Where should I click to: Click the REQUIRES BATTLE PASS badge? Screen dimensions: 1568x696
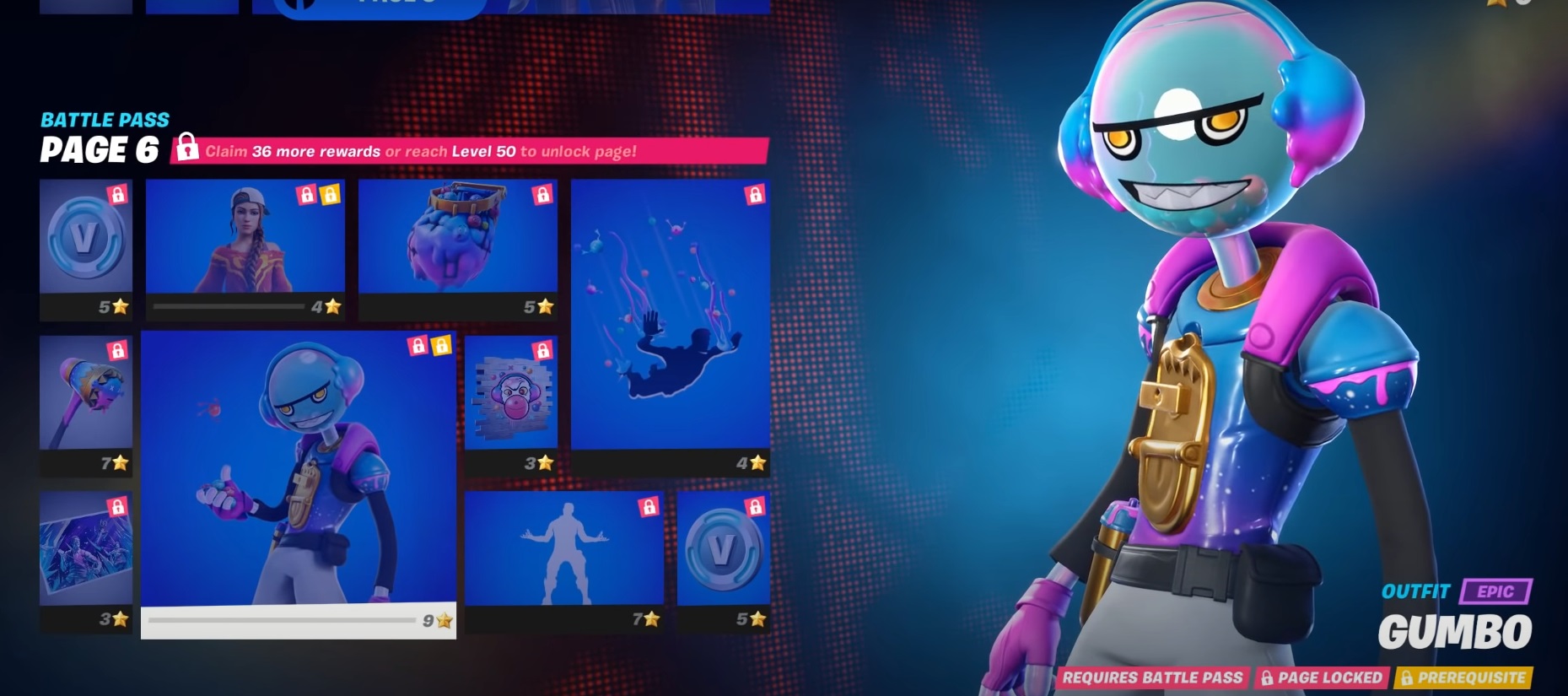coord(1153,677)
